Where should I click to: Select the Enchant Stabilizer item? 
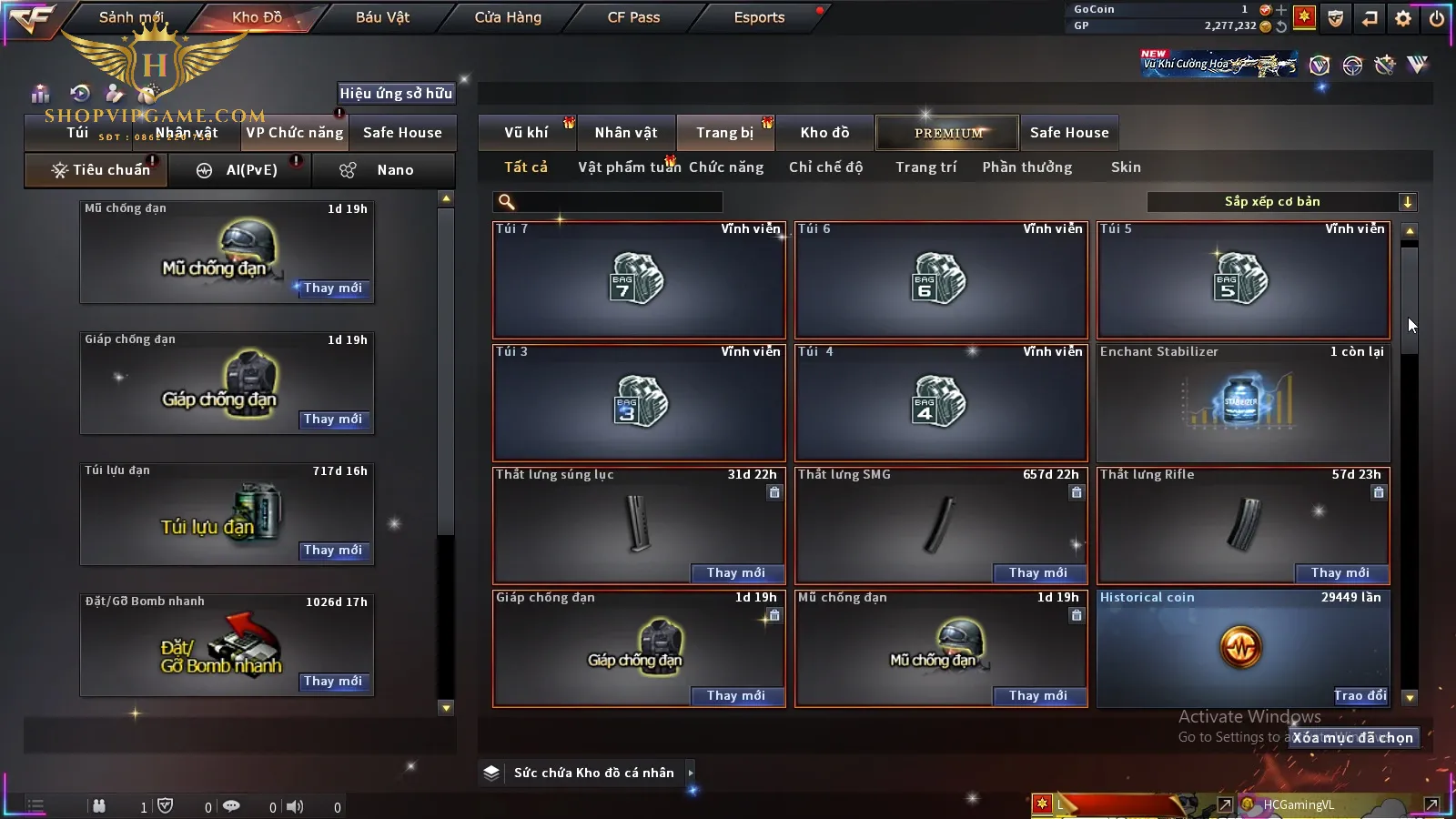tap(1243, 402)
